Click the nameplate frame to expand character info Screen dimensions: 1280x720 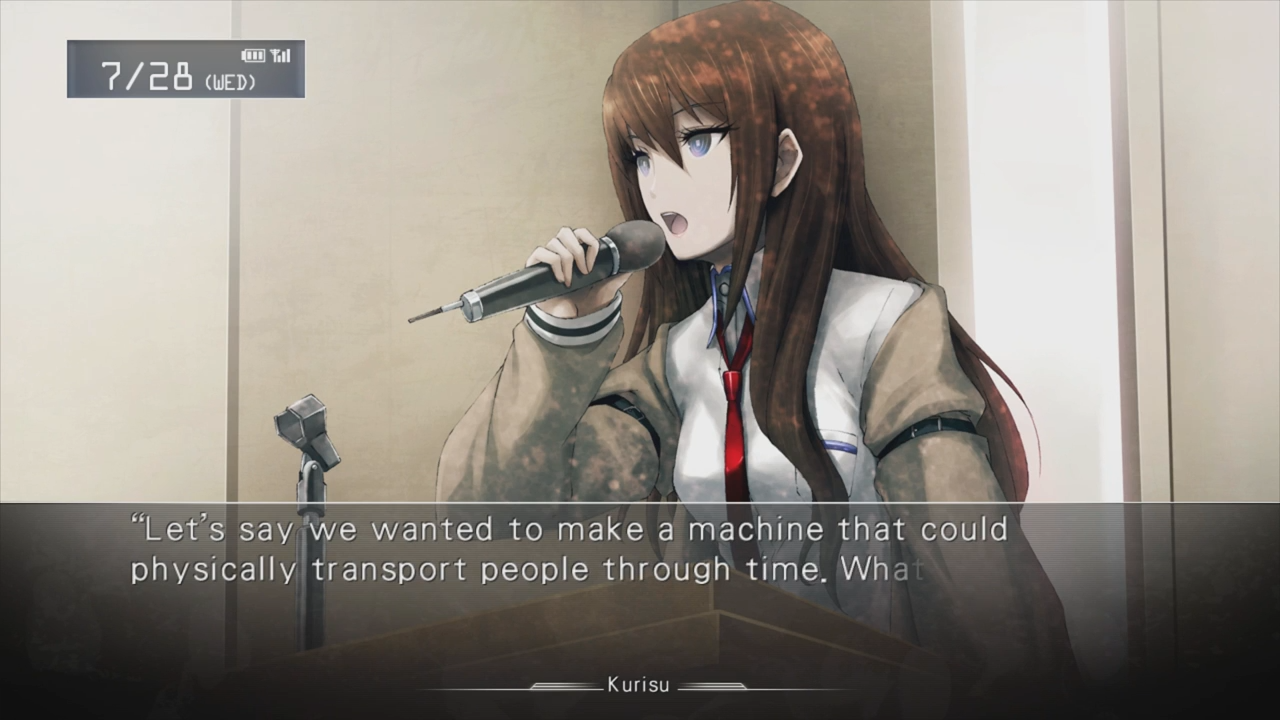[640, 686]
